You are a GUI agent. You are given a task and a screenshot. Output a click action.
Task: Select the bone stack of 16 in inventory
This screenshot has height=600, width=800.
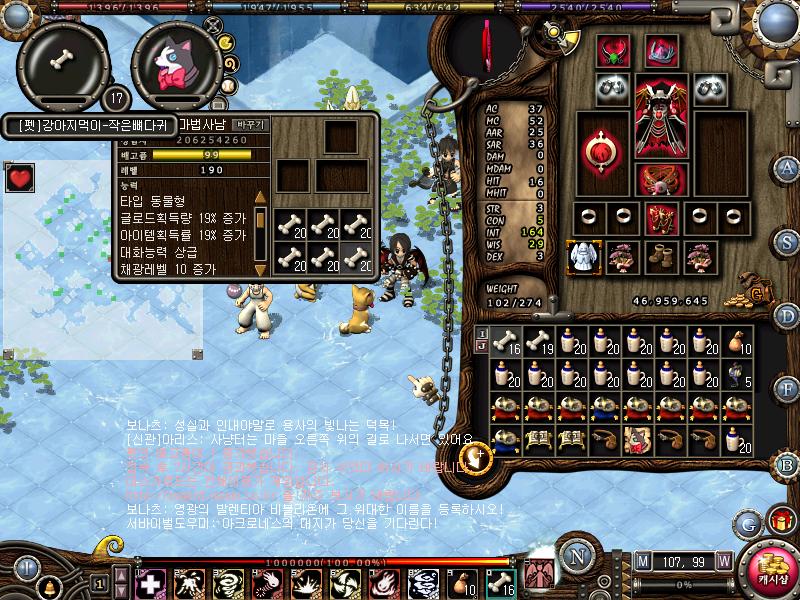coord(508,342)
